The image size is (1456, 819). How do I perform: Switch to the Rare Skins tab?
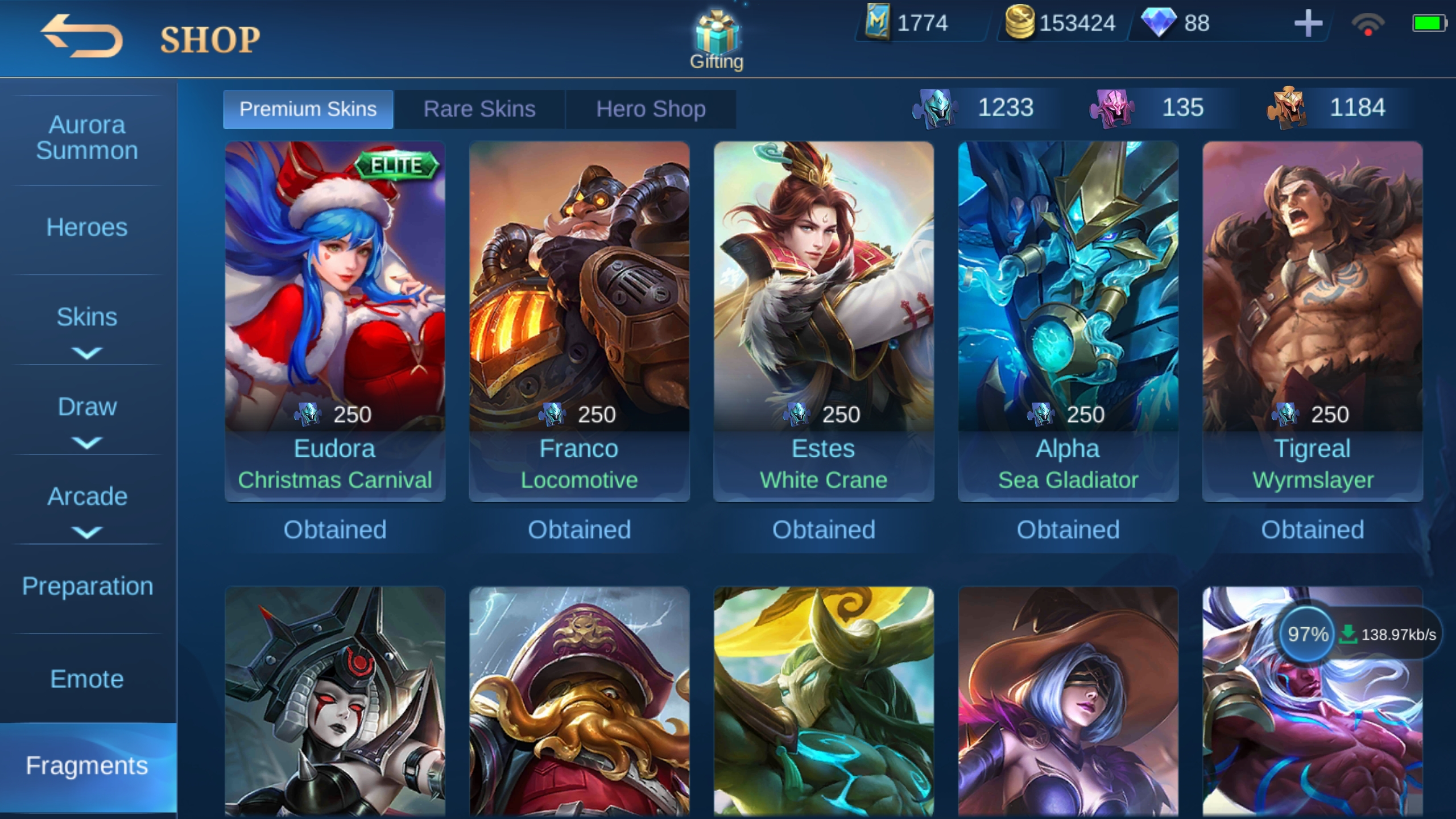479,109
